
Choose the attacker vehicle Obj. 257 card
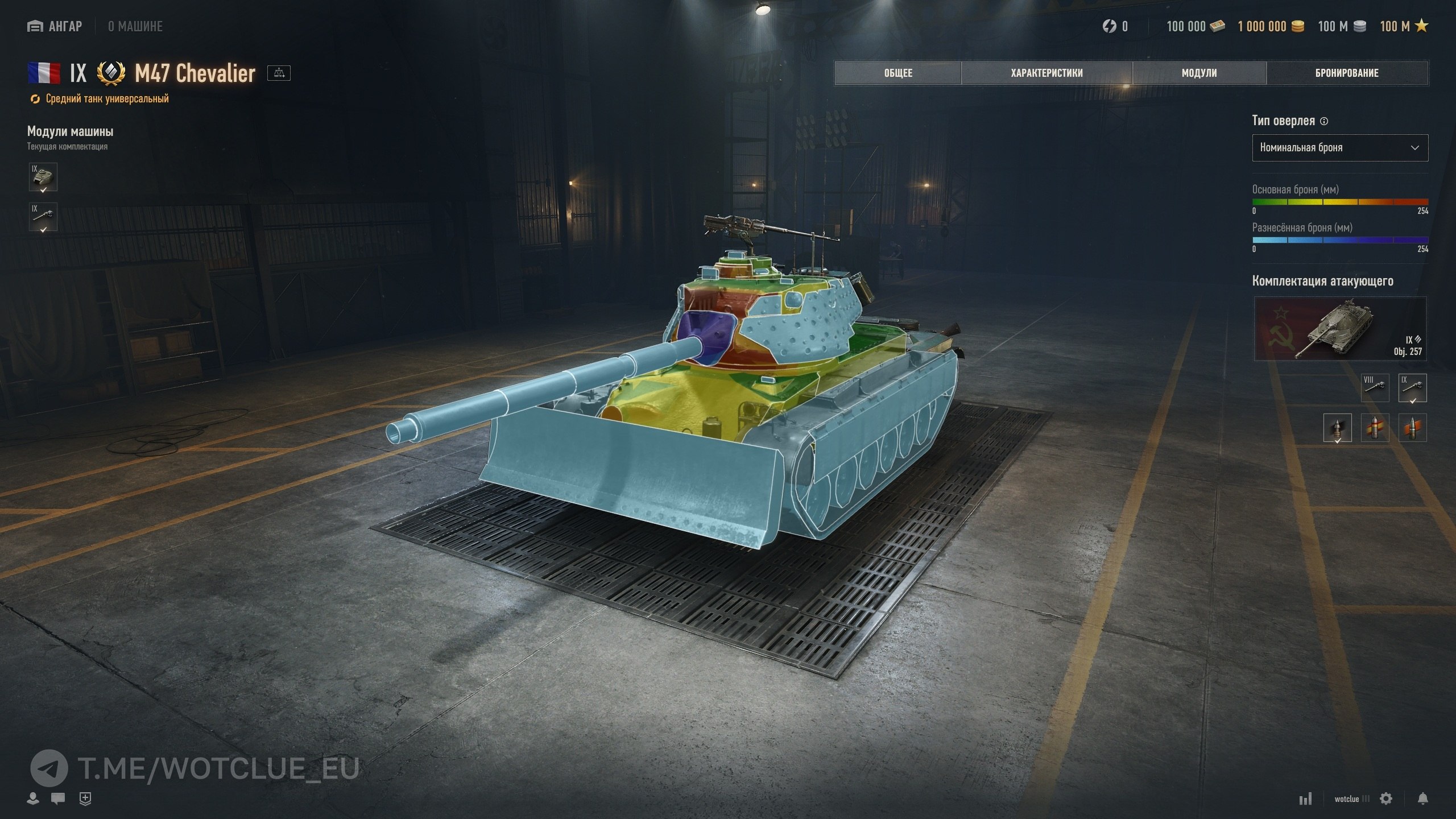tap(1340, 329)
